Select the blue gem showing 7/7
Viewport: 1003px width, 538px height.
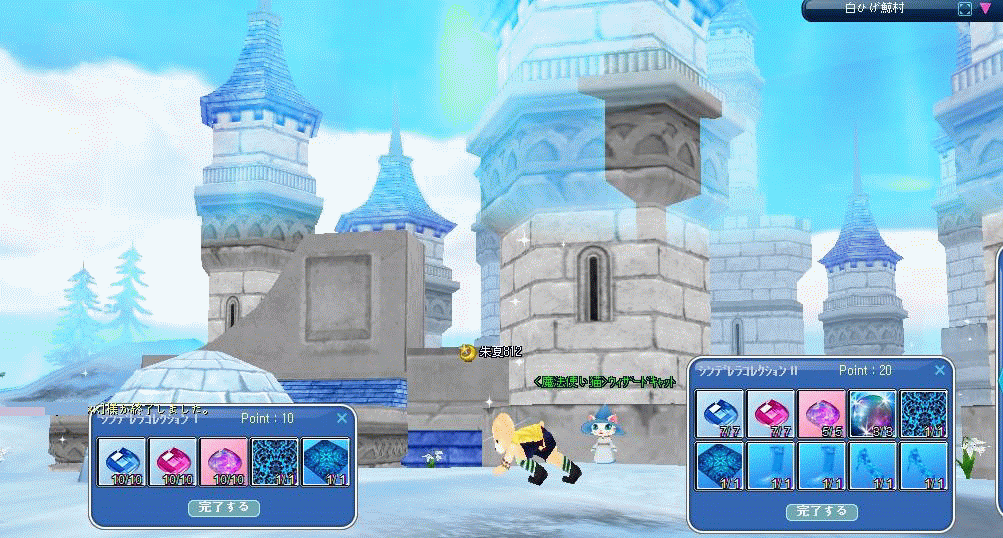pyautogui.click(x=721, y=414)
